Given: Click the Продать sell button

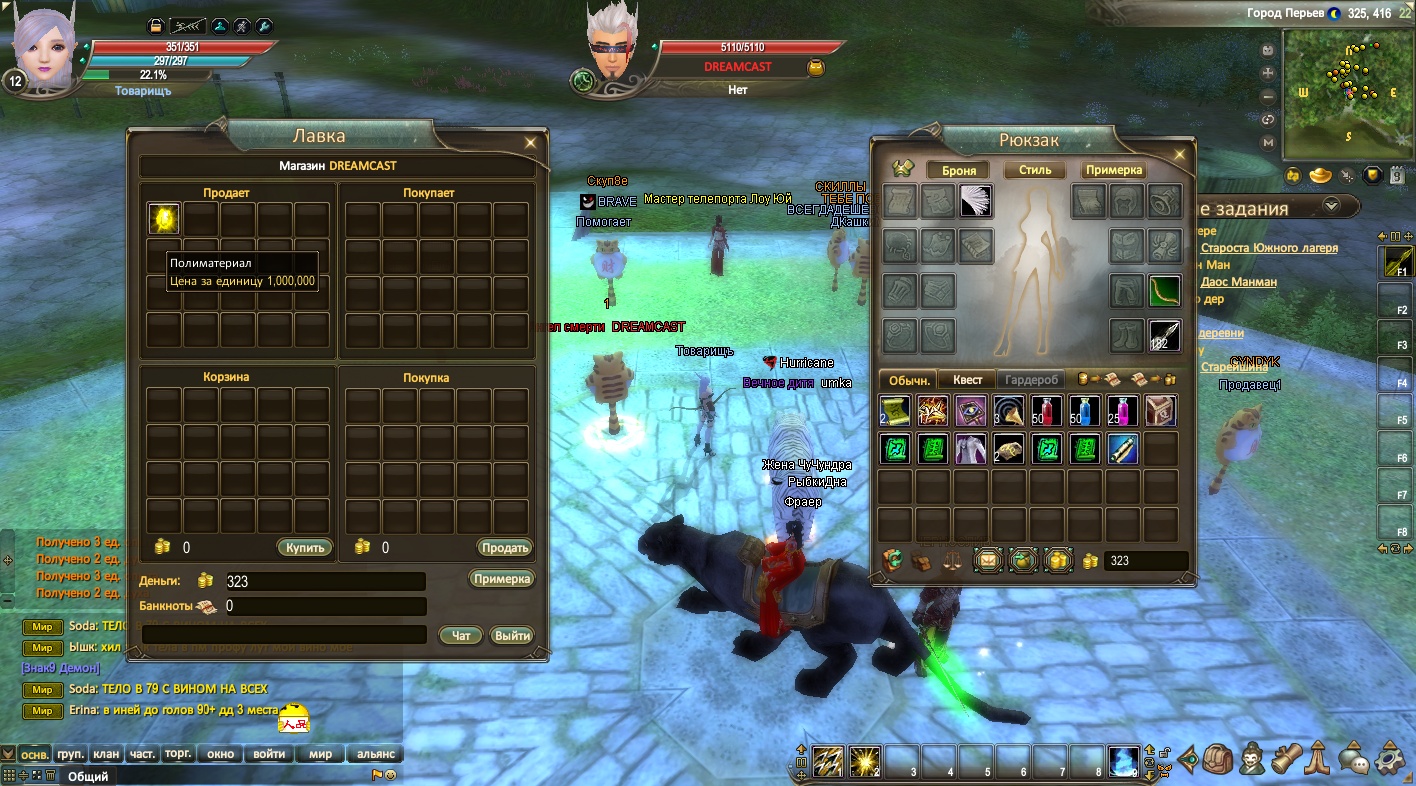Looking at the screenshot, I should [504, 548].
